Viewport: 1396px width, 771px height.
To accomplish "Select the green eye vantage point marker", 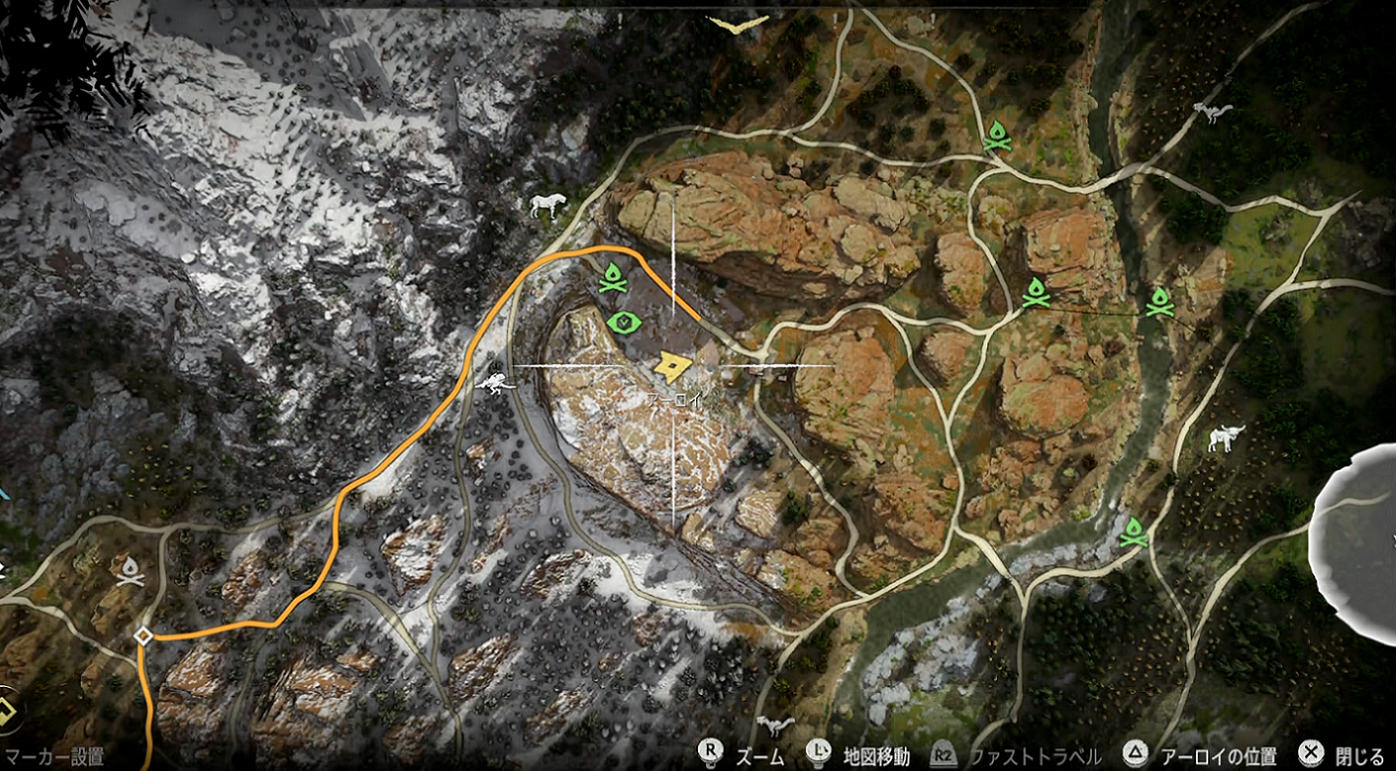I will 624,322.
